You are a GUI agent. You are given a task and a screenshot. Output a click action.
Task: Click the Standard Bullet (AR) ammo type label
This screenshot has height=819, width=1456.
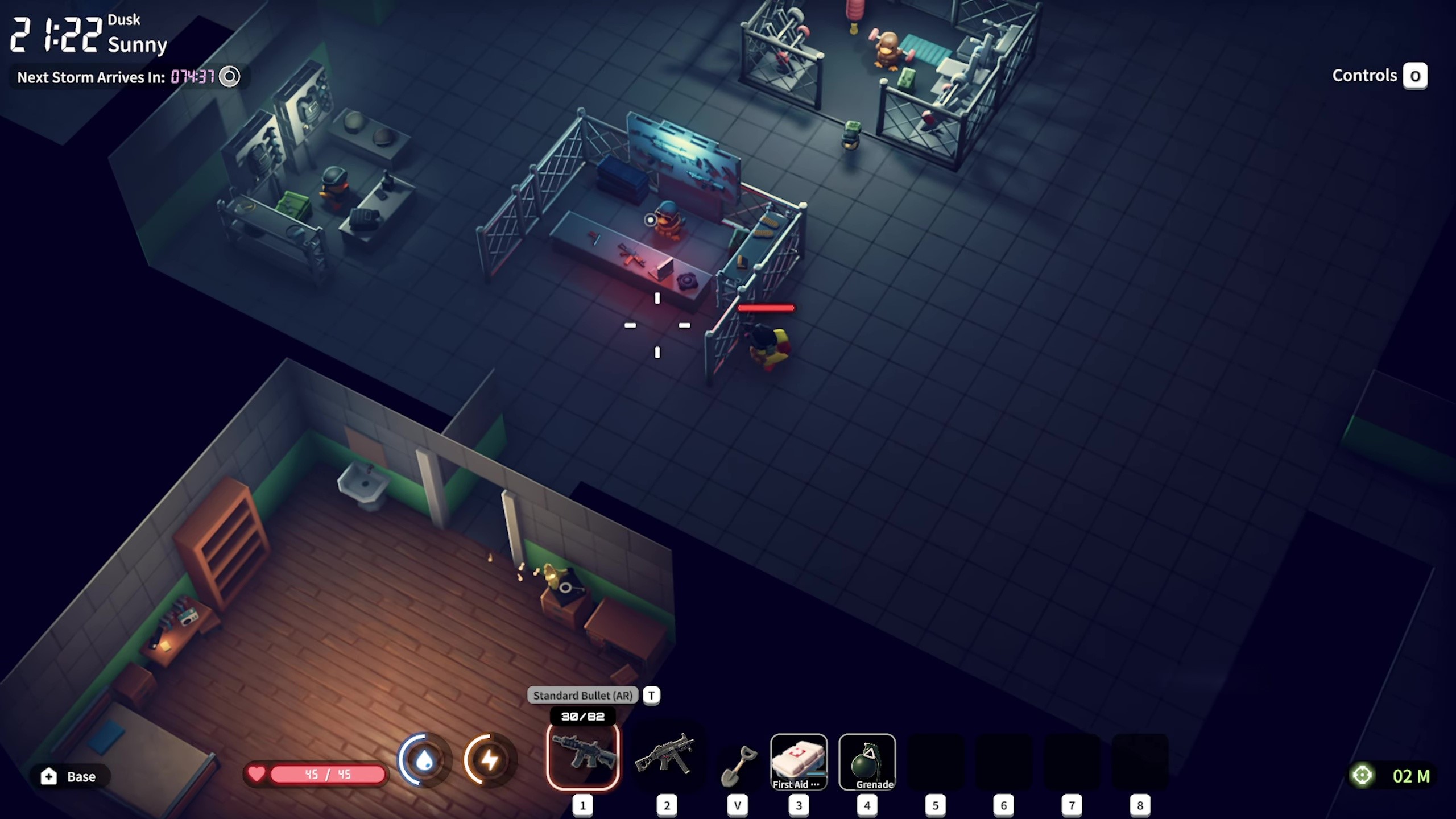pyautogui.click(x=582, y=696)
